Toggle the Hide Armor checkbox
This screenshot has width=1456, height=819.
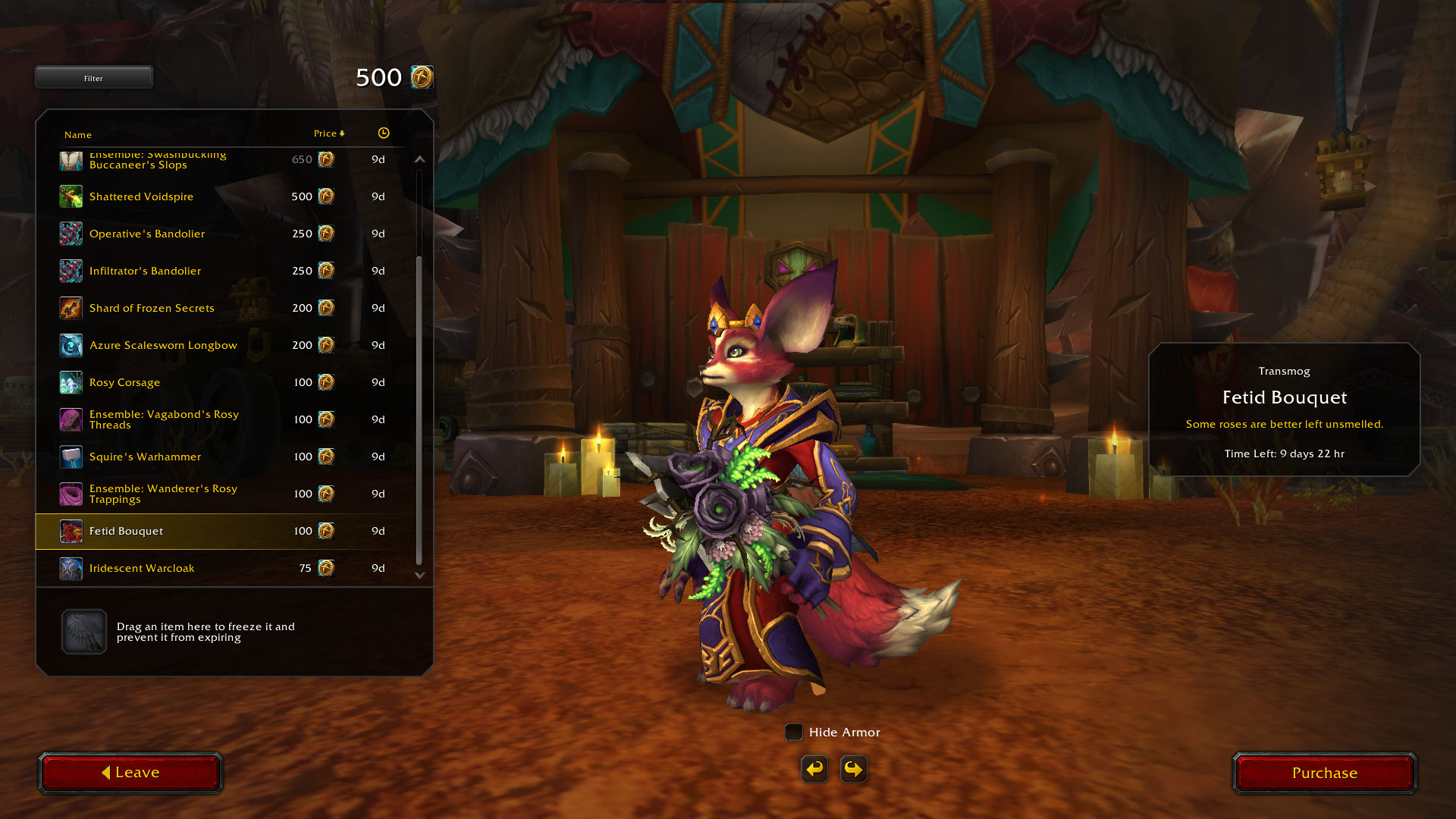pyautogui.click(x=793, y=732)
